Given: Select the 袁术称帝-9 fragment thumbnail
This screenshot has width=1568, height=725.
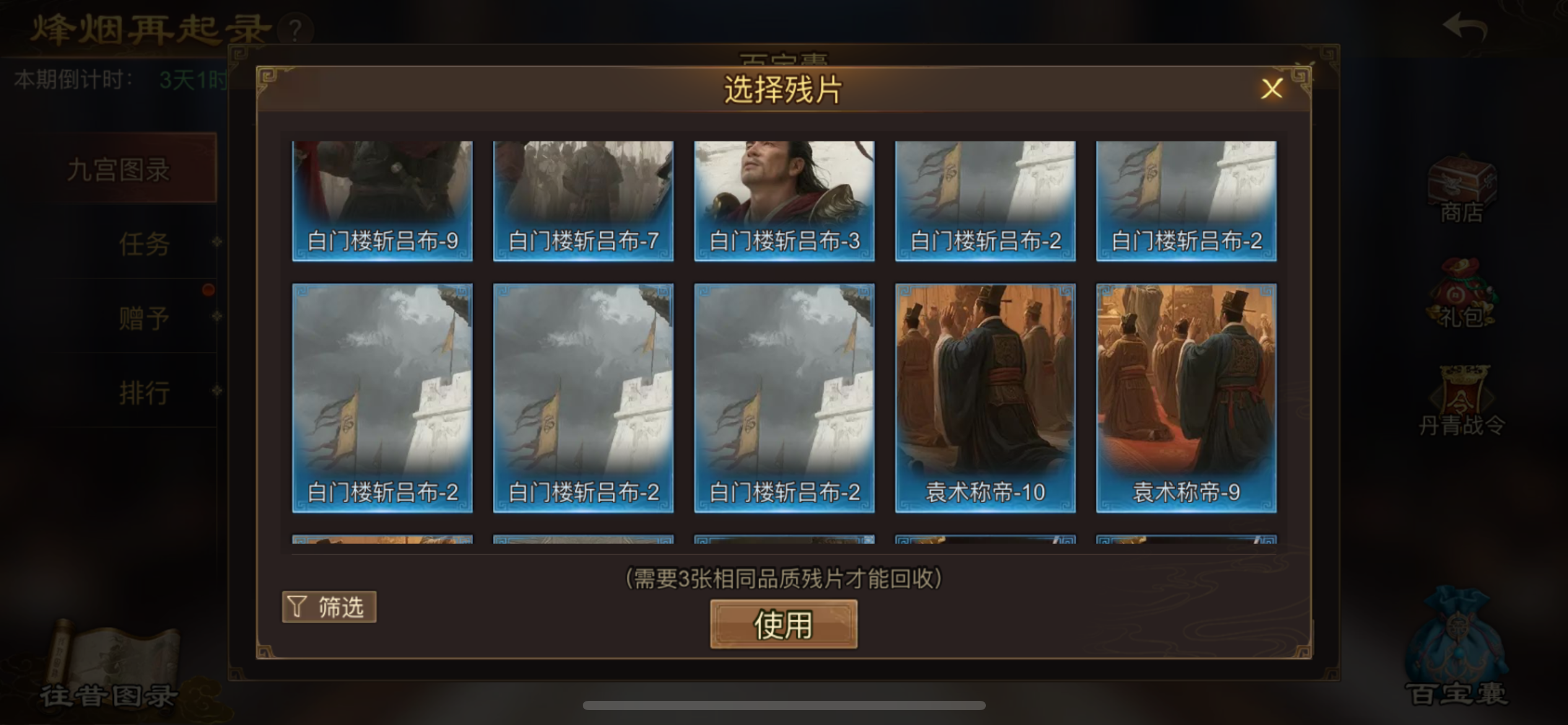Looking at the screenshot, I should [x=1185, y=397].
